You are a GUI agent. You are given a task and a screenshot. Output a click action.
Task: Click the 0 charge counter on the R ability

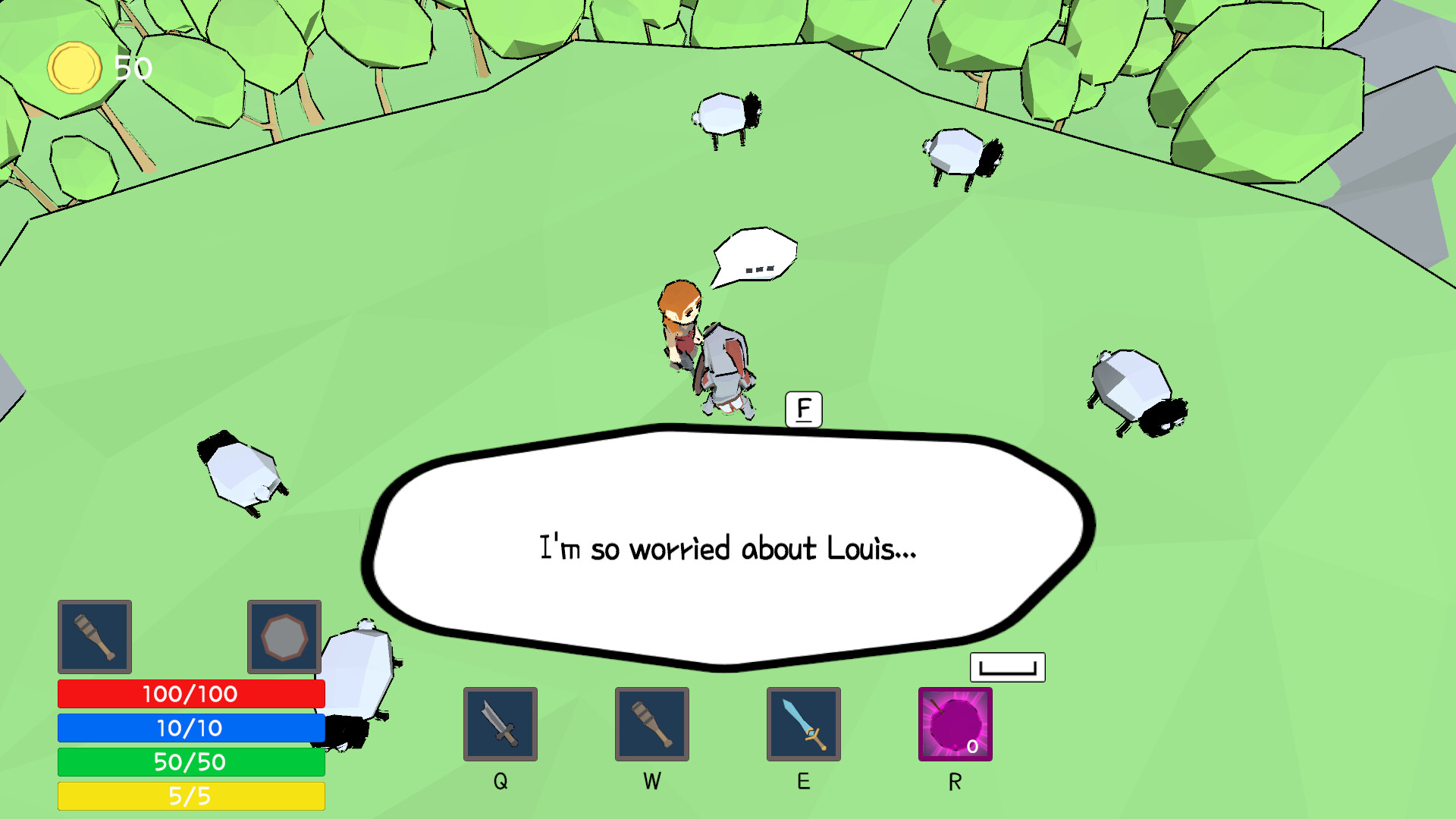pyautogui.click(x=974, y=747)
